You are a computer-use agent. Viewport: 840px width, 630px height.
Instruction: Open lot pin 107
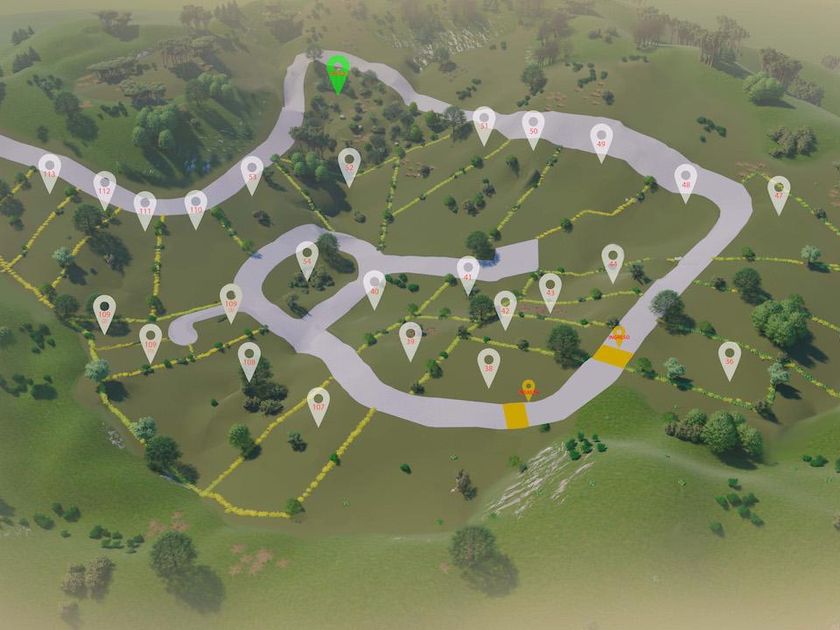tap(318, 402)
